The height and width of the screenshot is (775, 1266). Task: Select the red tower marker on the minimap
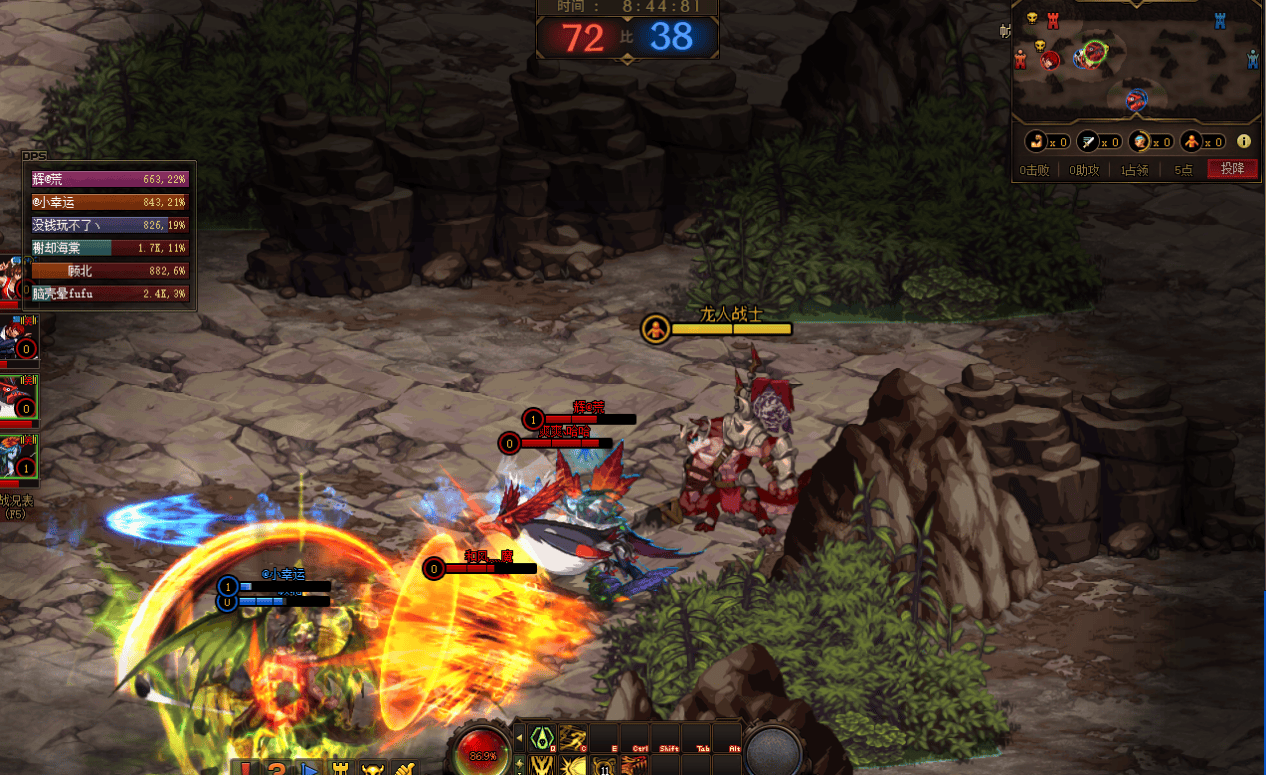click(1052, 19)
